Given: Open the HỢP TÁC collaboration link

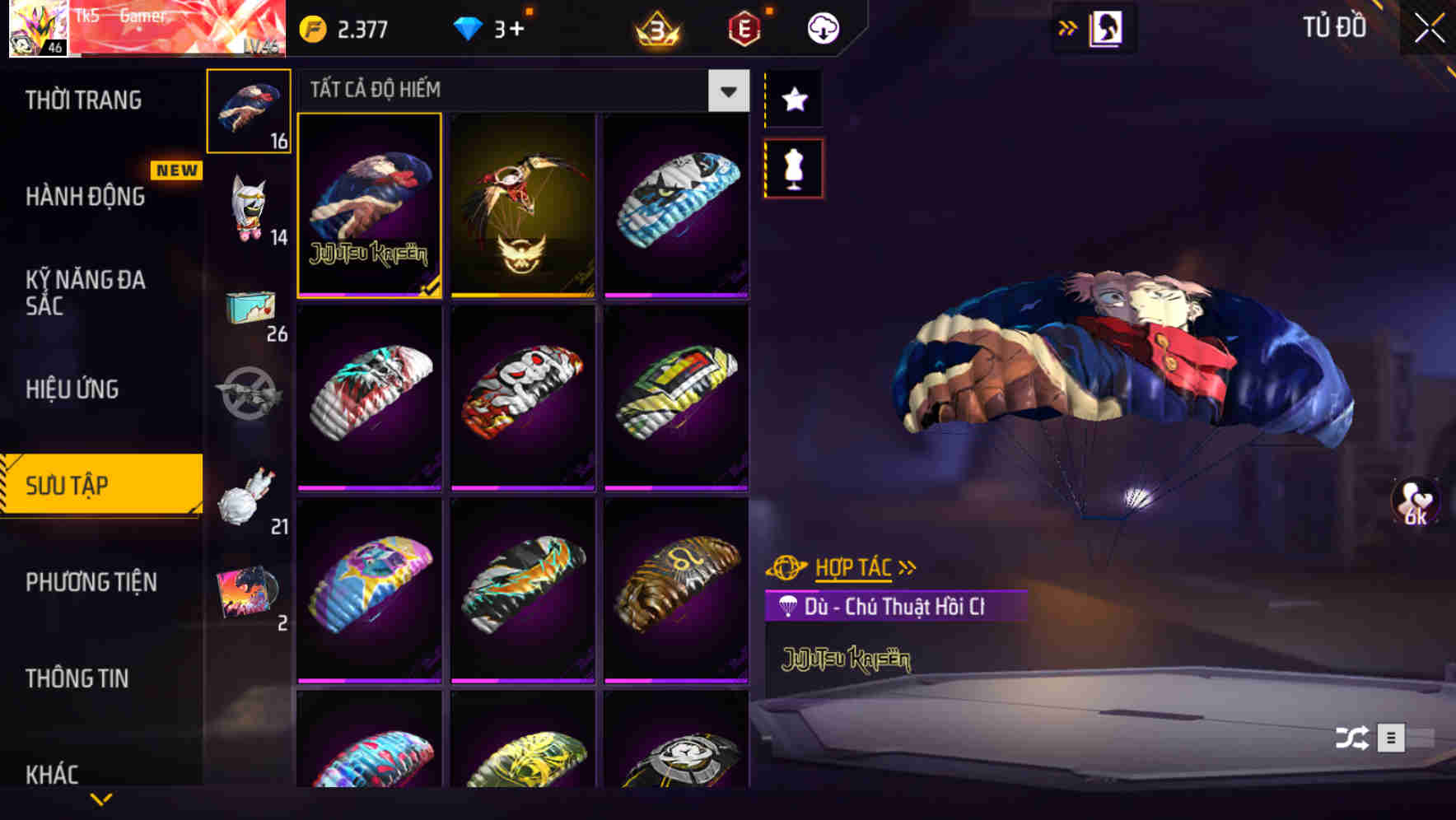Looking at the screenshot, I should (x=854, y=566).
